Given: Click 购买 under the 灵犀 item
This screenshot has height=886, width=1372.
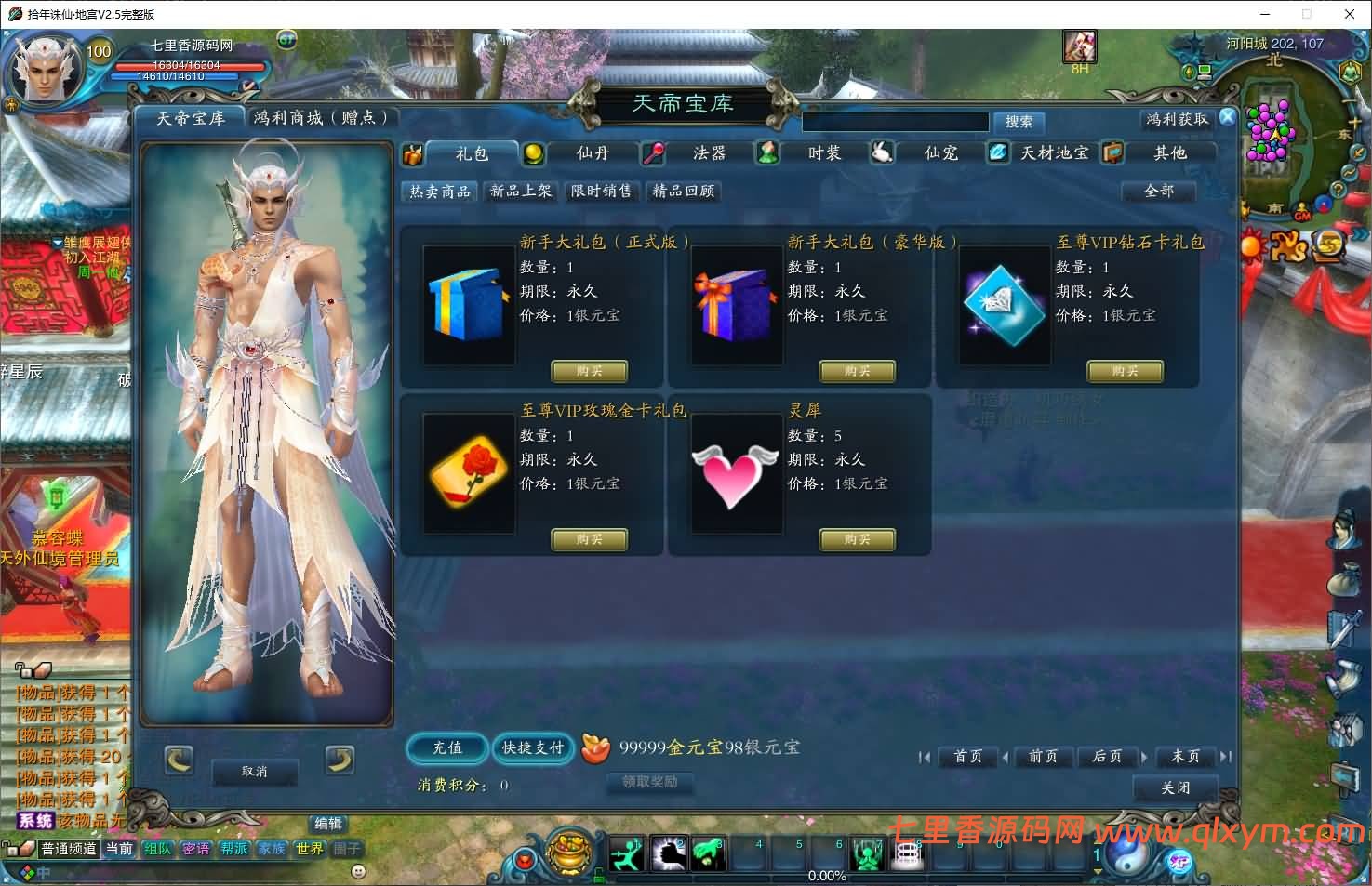Looking at the screenshot, I should 856,539.
